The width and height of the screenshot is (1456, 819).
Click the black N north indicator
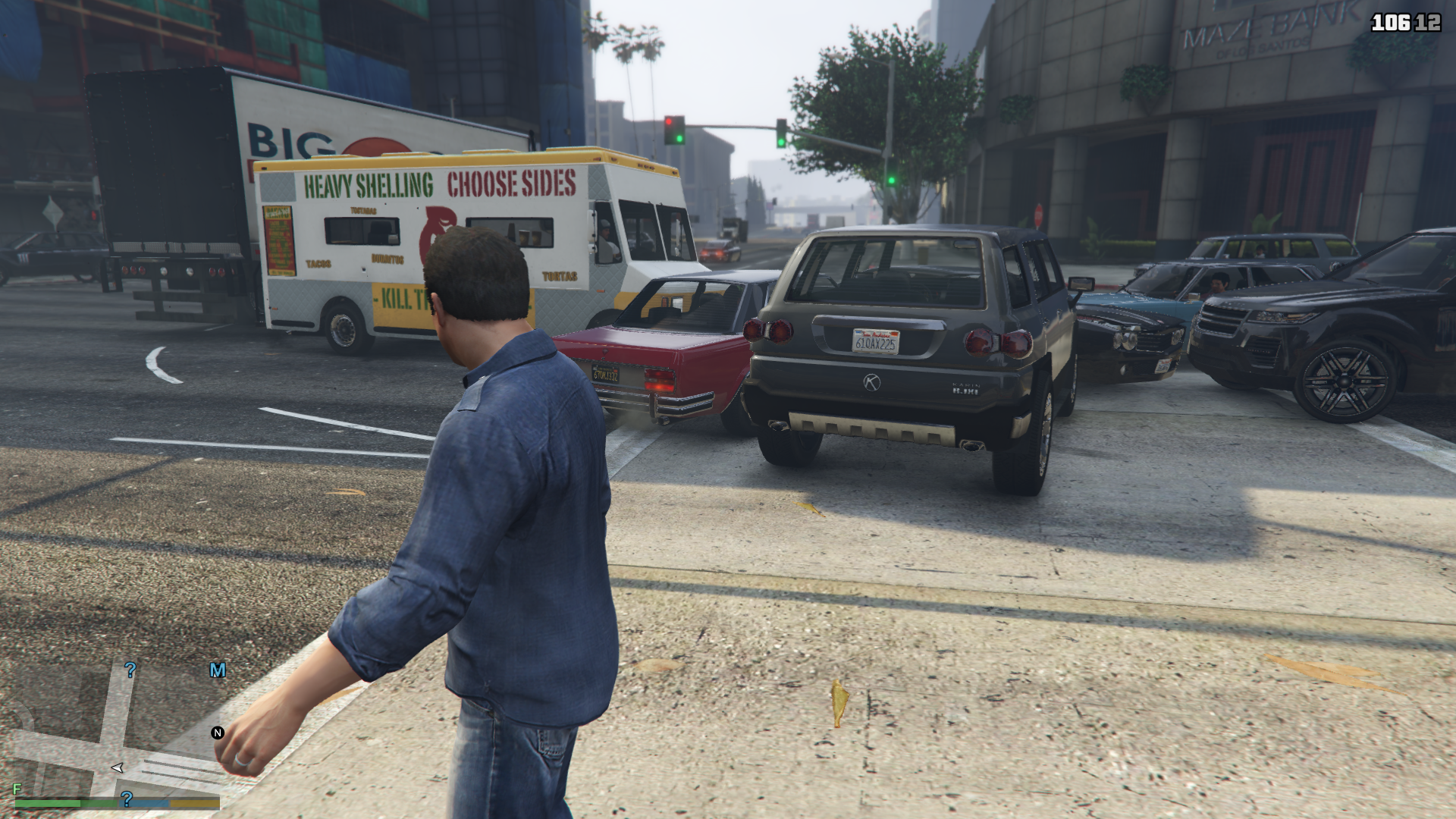tap(218, 733)
